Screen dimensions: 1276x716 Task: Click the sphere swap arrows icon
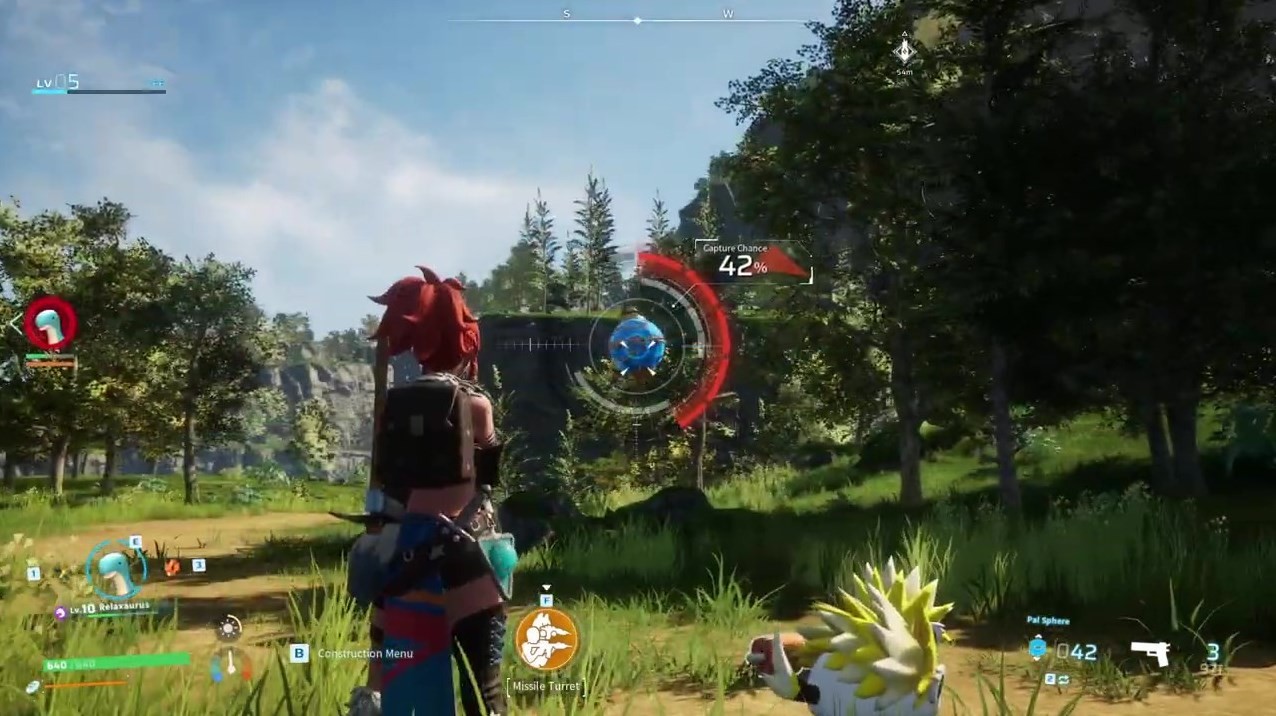(1063, 678)
